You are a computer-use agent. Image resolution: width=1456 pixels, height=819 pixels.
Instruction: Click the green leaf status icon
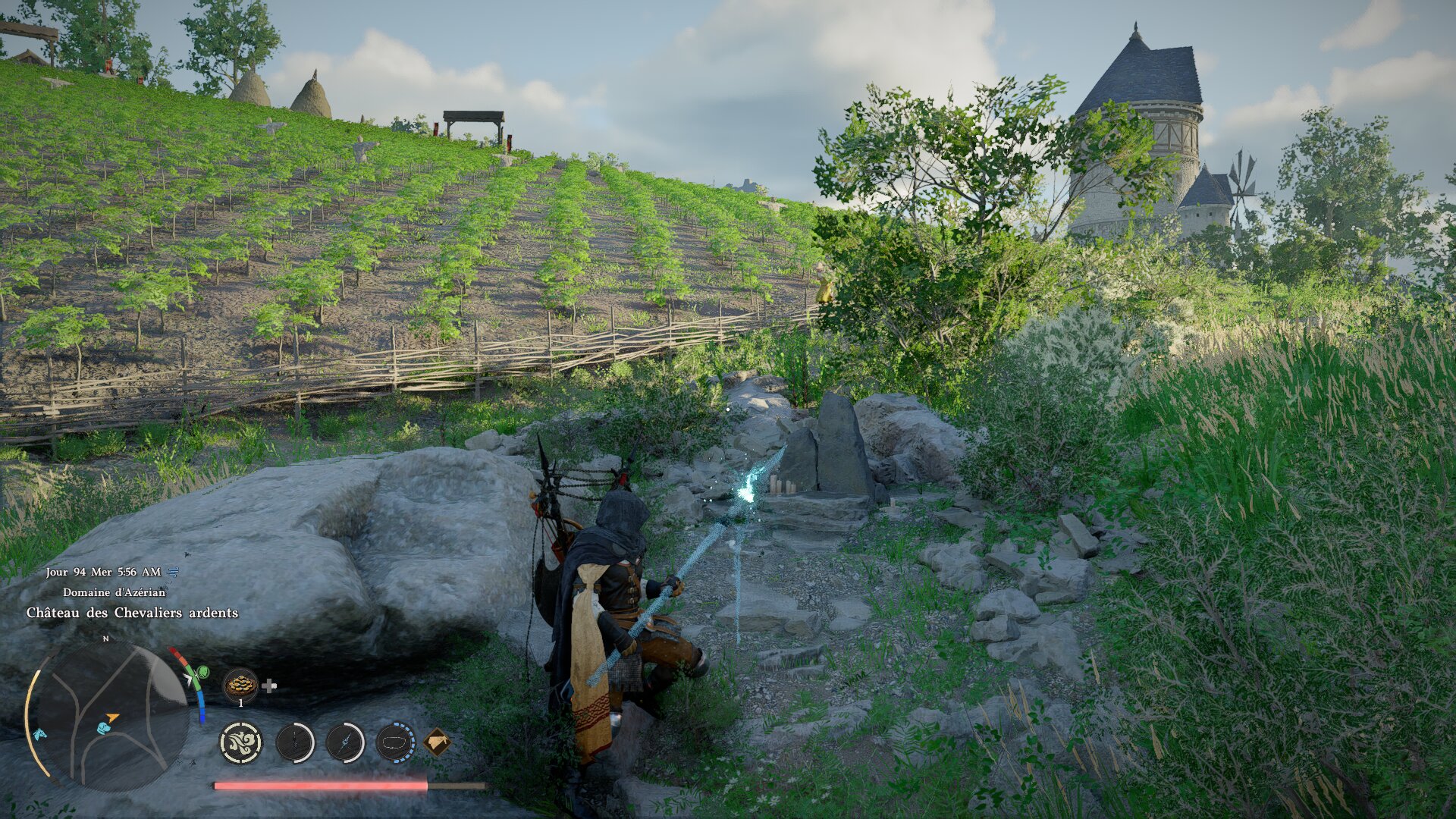(202, 672)
